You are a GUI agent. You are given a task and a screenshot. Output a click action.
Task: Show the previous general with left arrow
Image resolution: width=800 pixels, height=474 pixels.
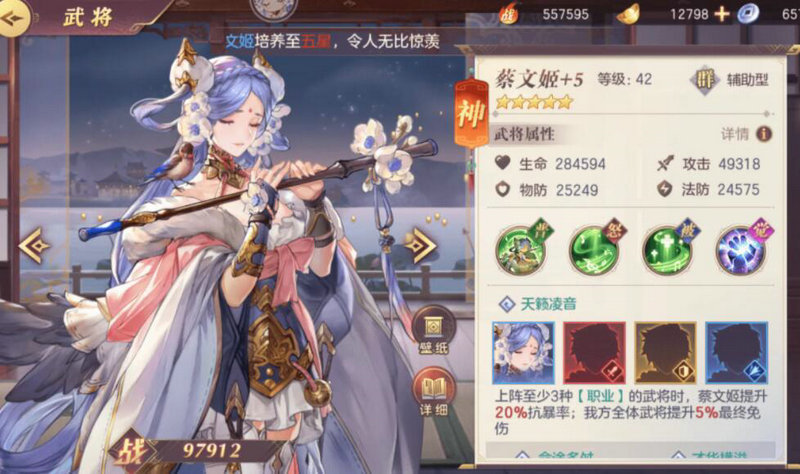[x=33, y=244]
